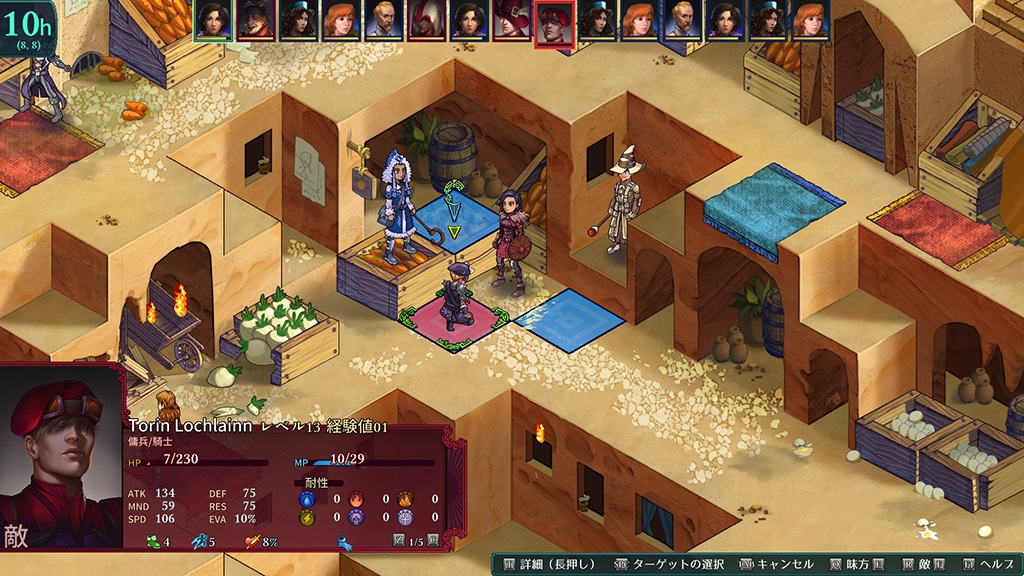Select the red-hooded character's turn portrait
Viewport: 1024px width, 576px height.
[x=427, y=21]
